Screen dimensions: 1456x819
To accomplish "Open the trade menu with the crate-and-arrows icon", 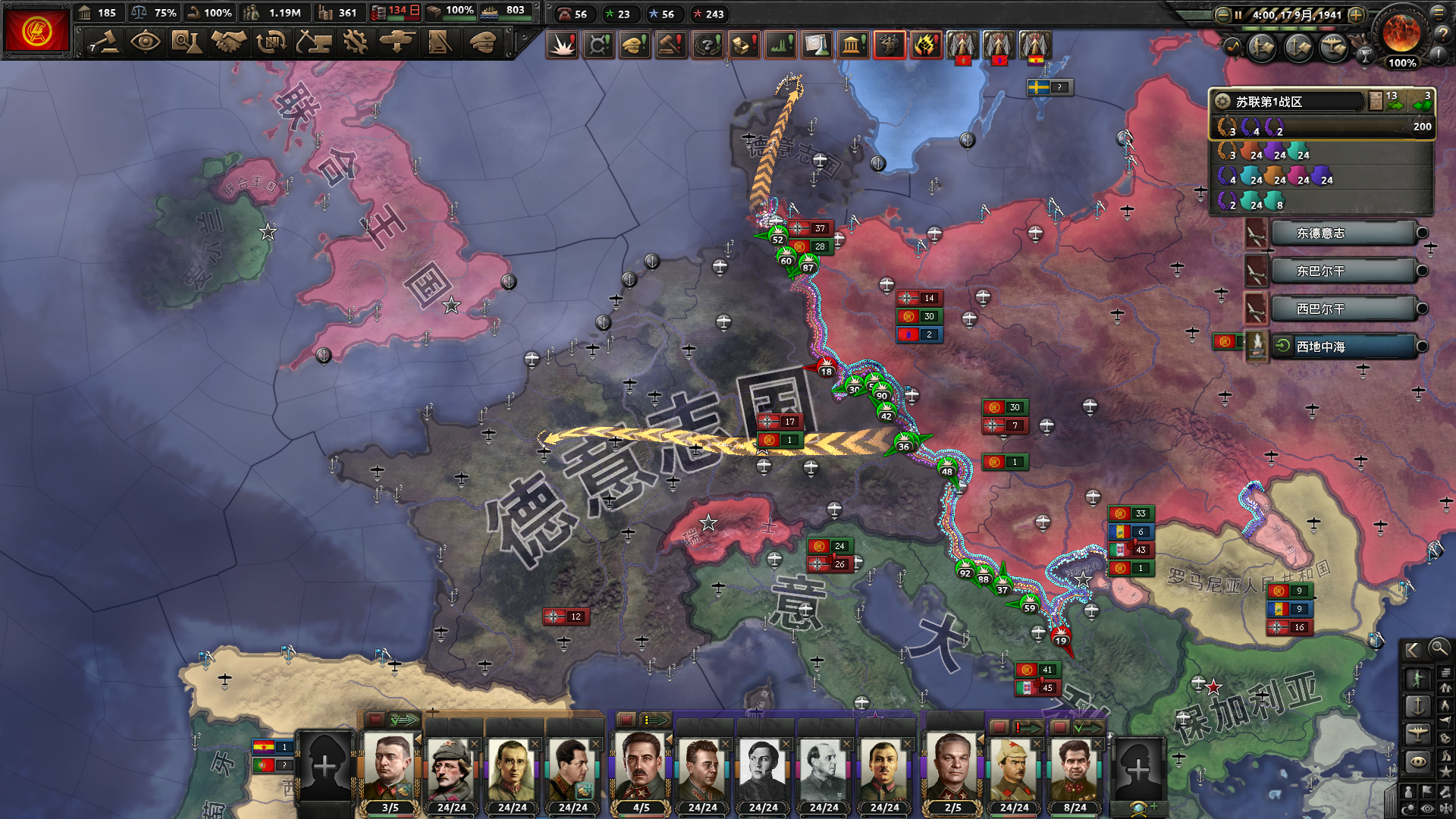I will tap(271, 42).
